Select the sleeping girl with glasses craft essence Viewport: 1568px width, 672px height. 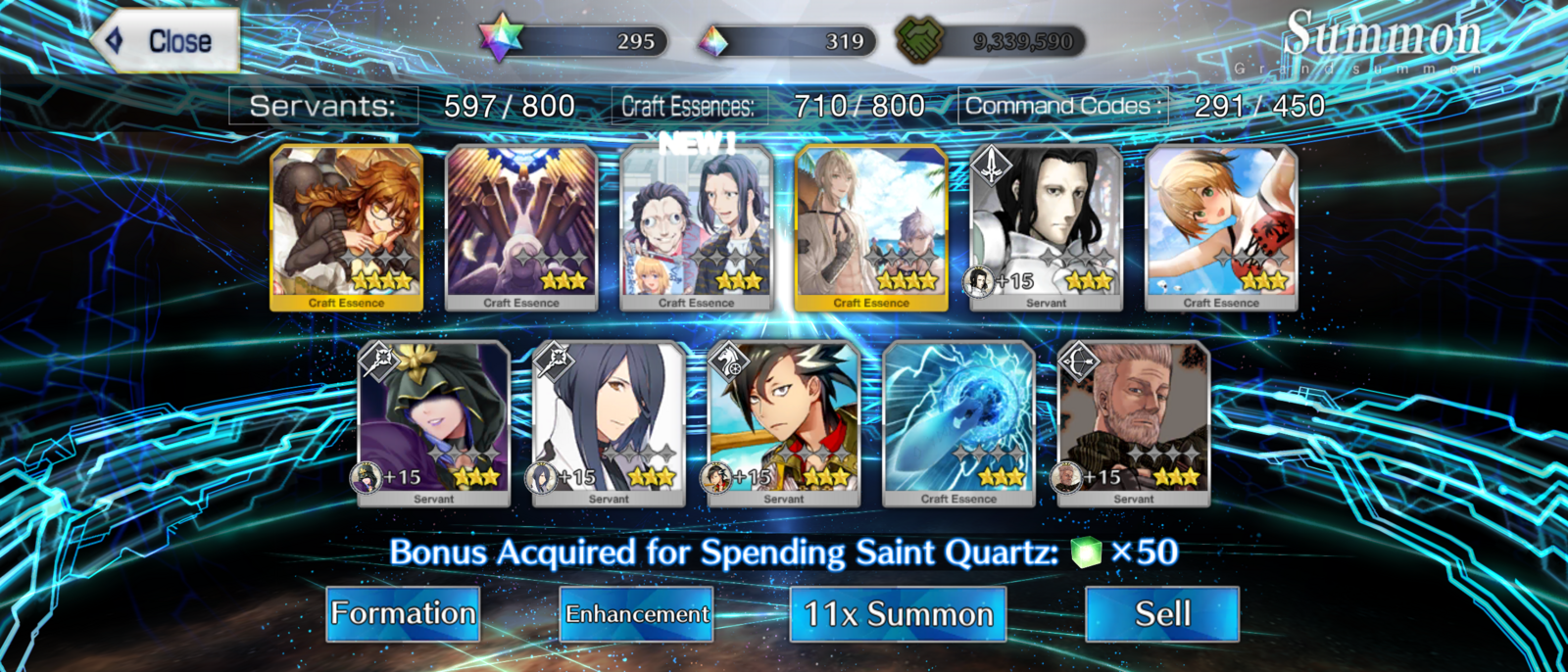tap(347, 227)
